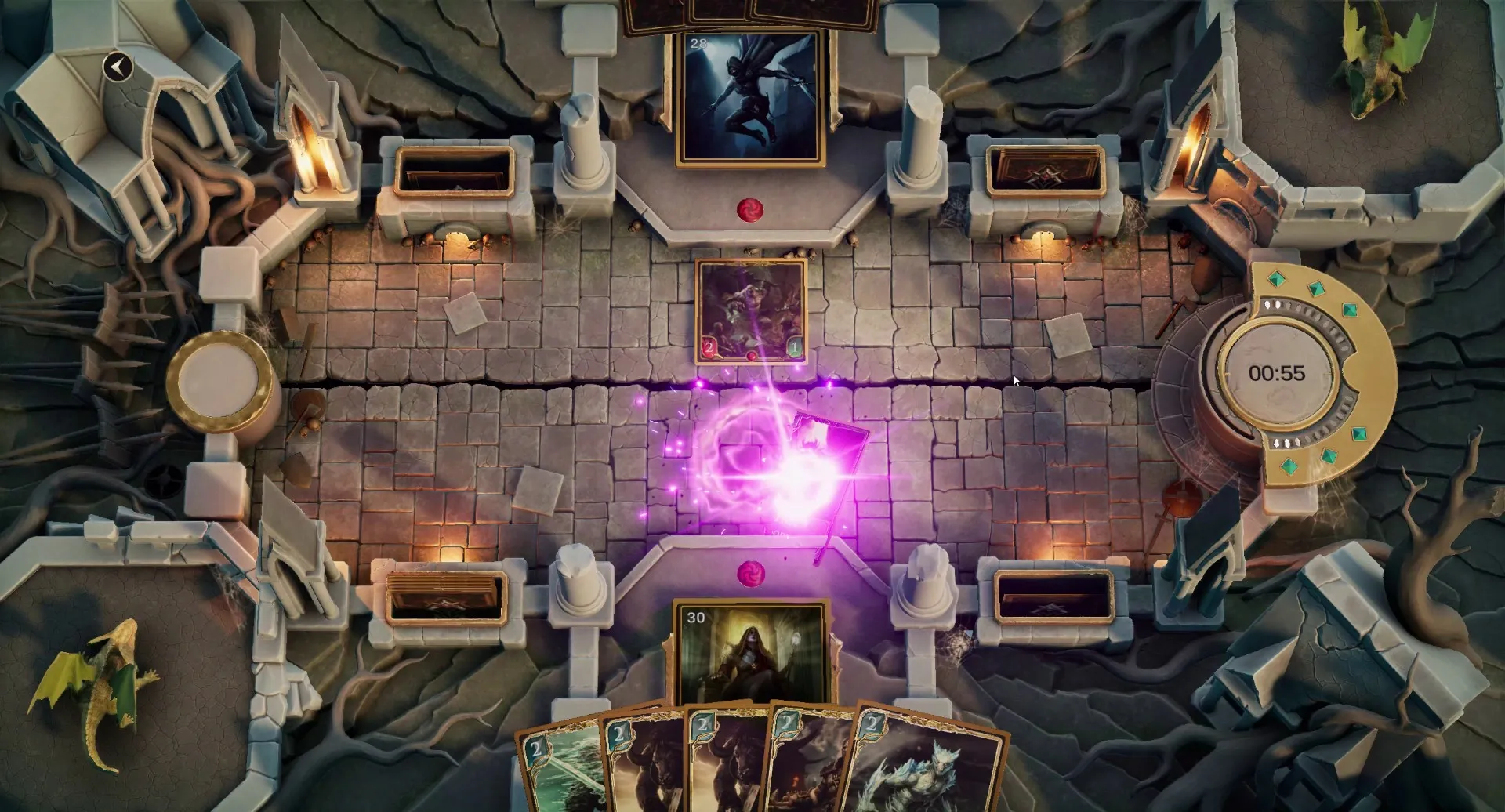Click the back arrow button in the top-left corner
This screenshot has width=1505, height=812.
pos(119,67)
